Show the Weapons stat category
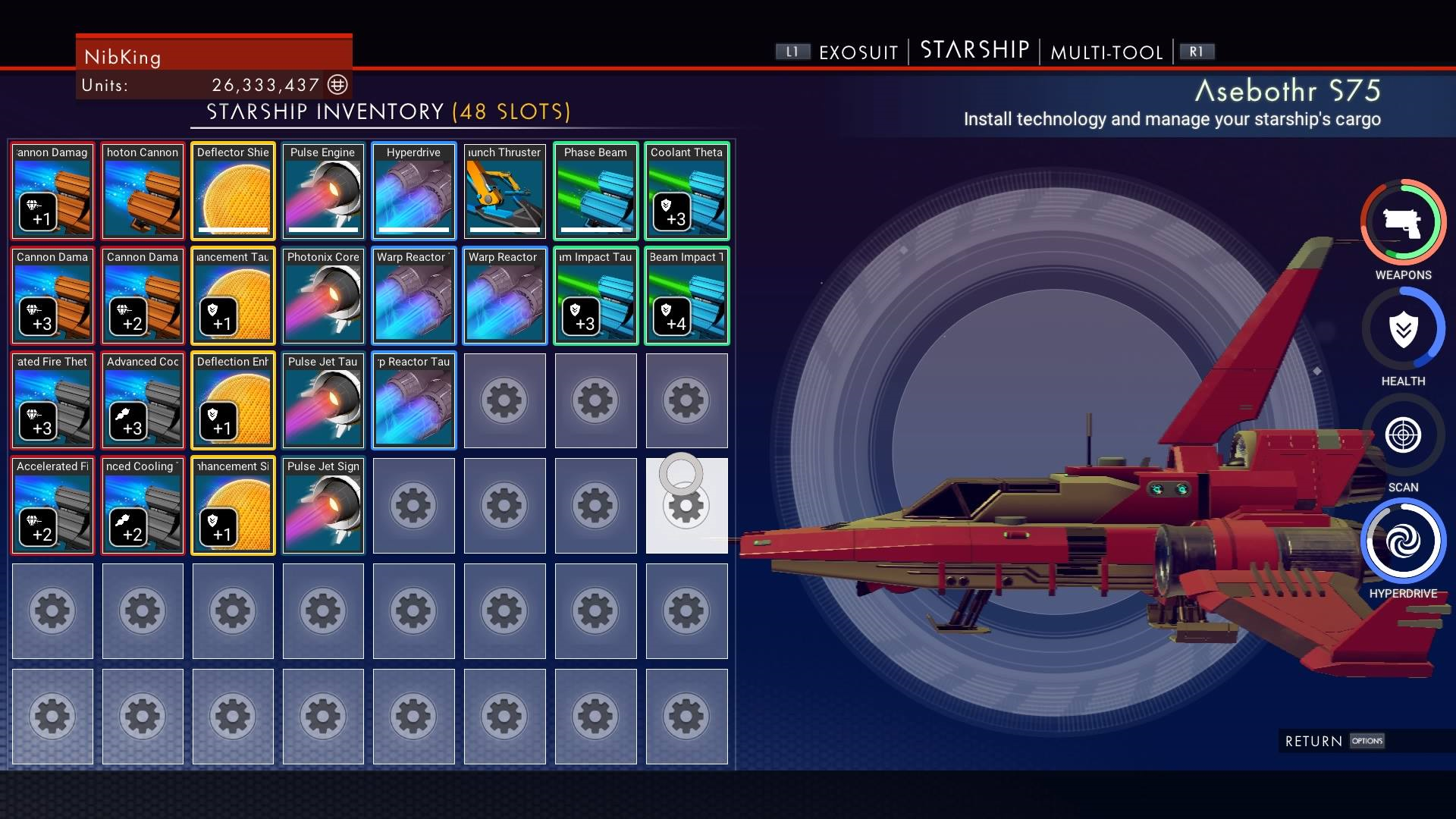The width and height of the screenshot is (1456, 819). (1403, 223)
